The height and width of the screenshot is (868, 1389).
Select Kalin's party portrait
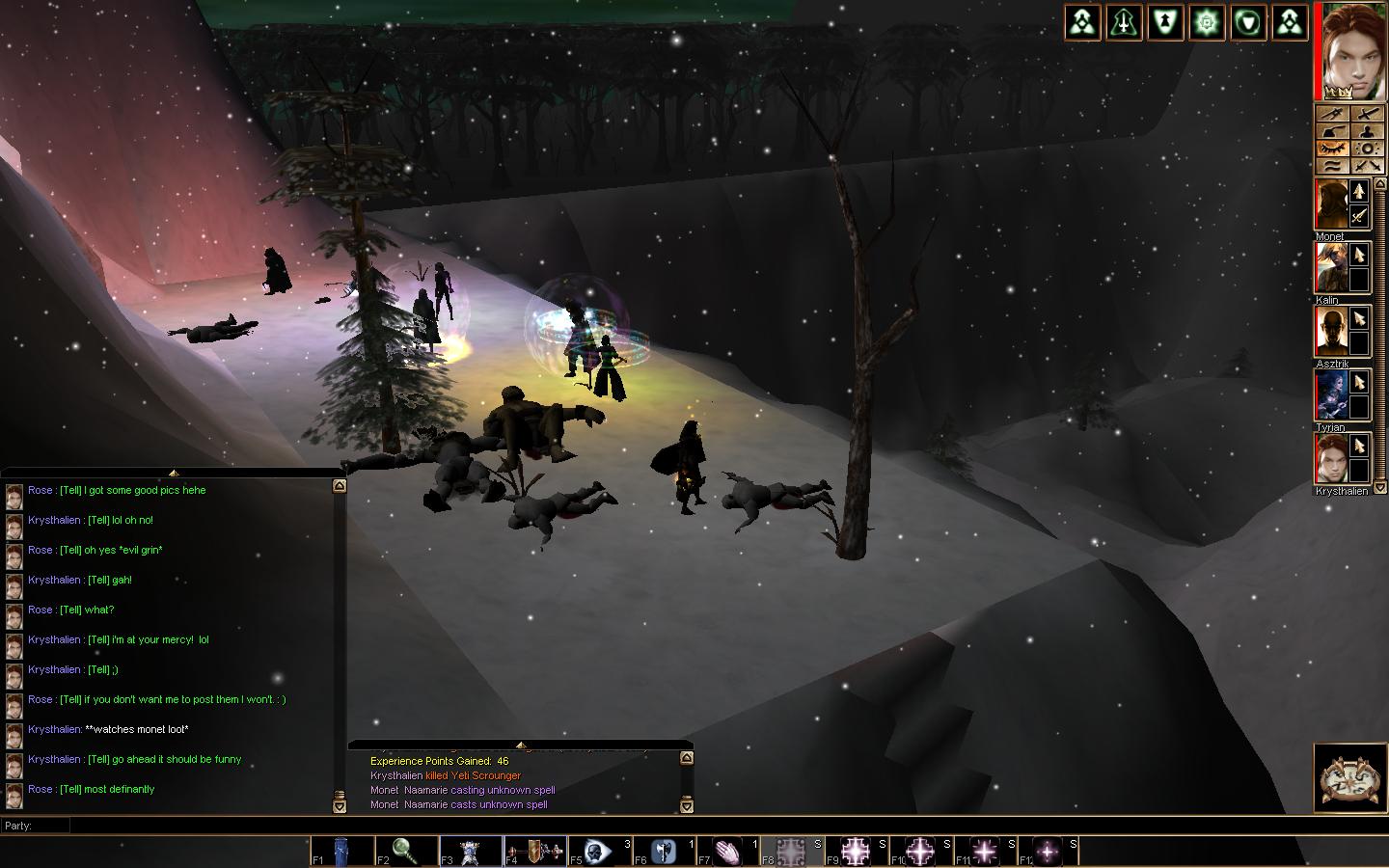1331,267
